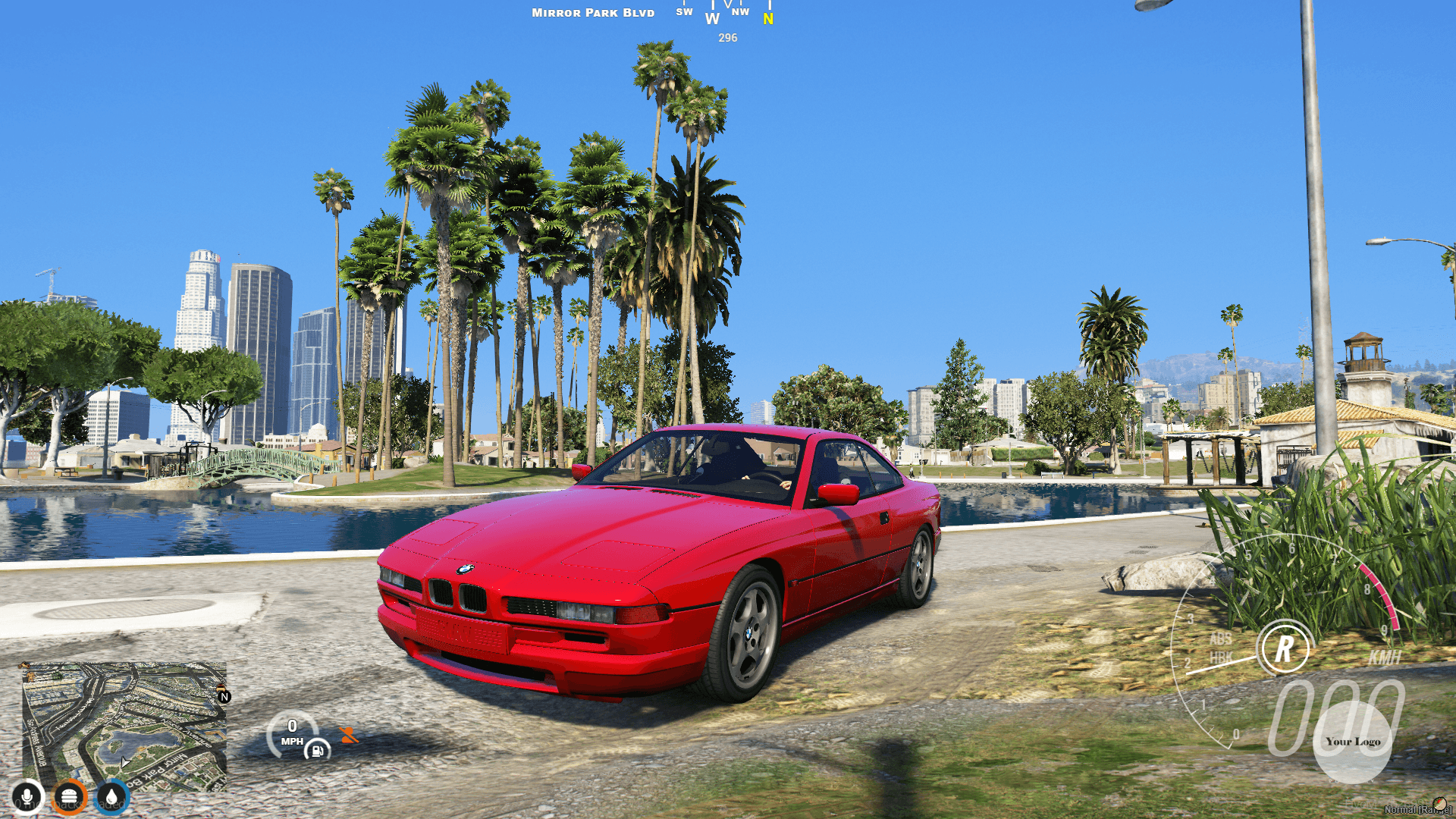Select the R gear indicator circle
1456x819 pixels.
1283,647
